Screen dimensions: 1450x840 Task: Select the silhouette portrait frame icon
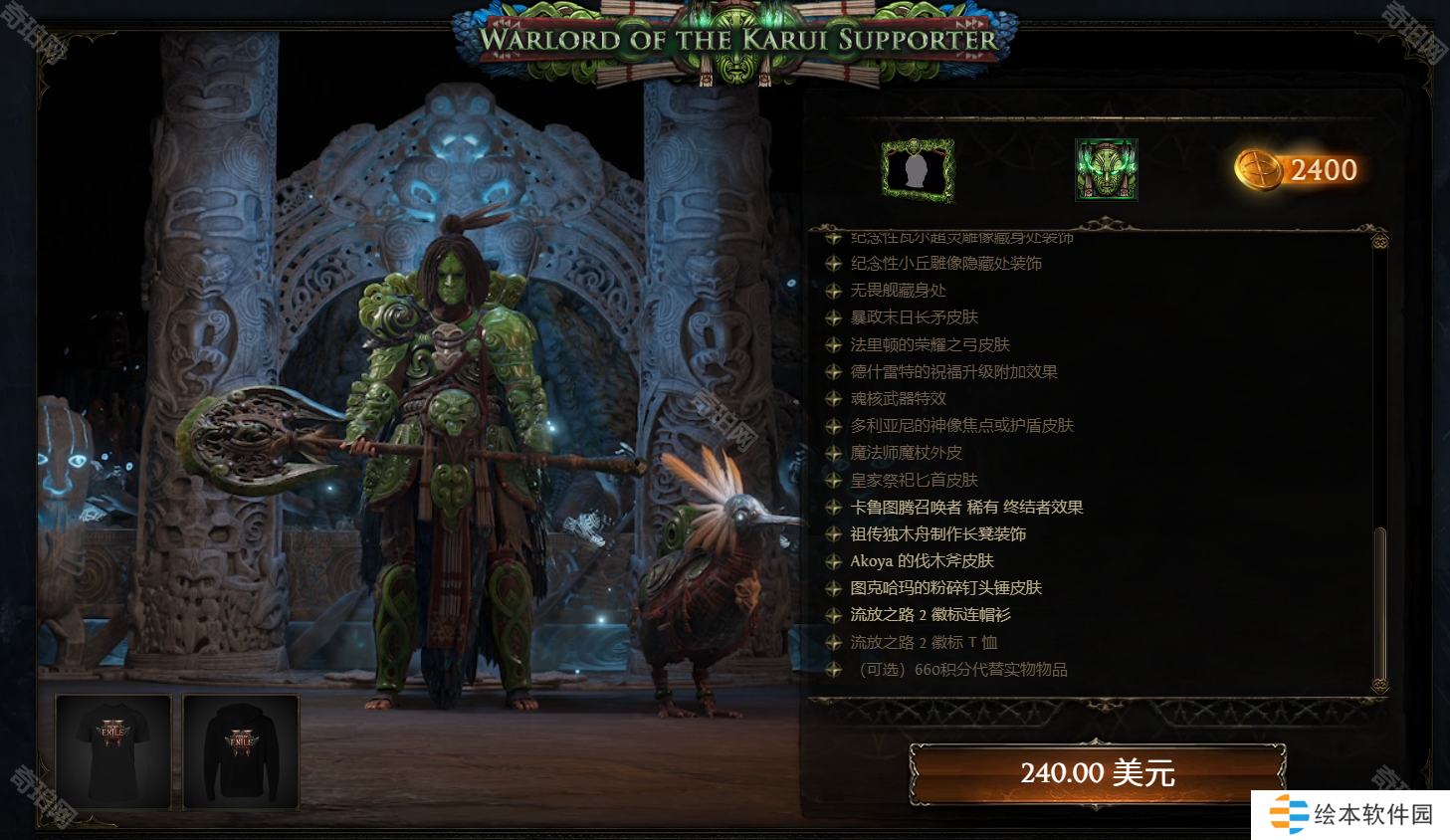918,170
